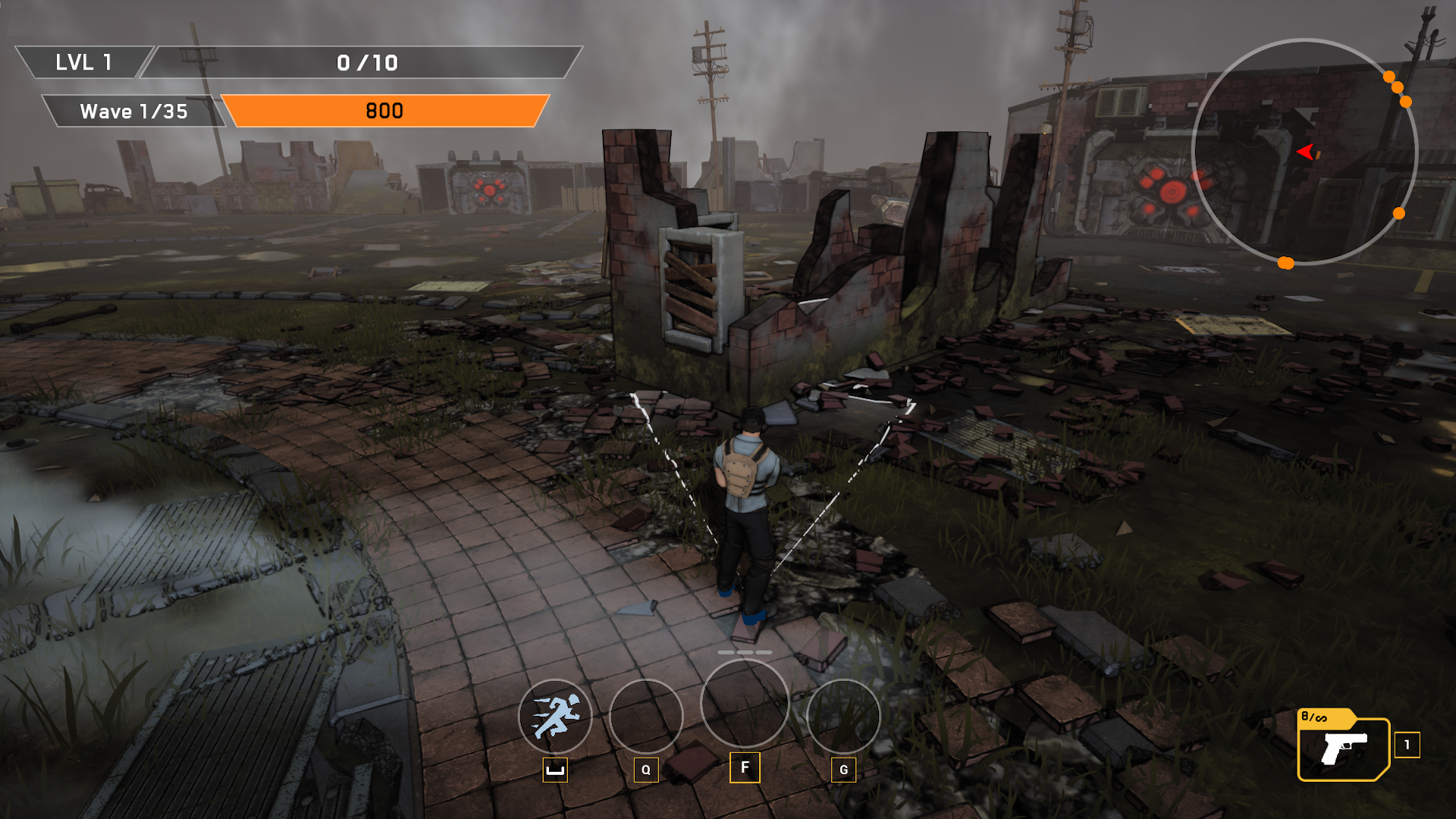This screenshot has height=819, width=1456.
Task: Click the circular minimap
Action: pyautogui.click(x=1304, y=152)
